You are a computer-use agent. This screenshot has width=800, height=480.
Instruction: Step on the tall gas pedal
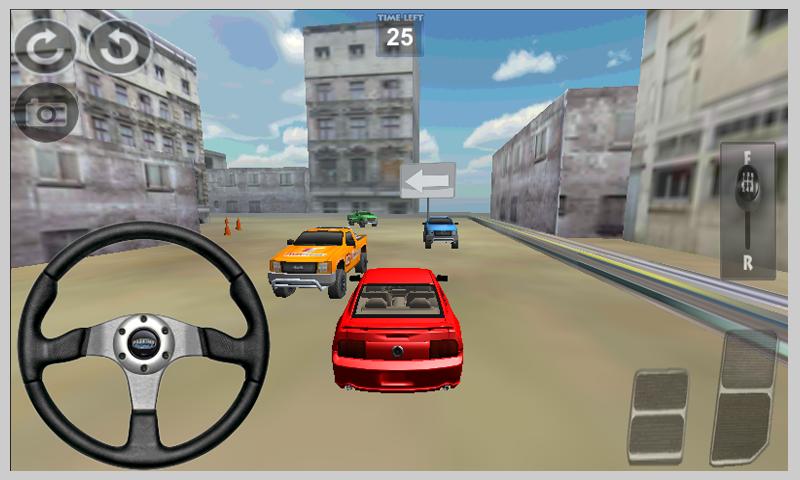tap(743, 396)
